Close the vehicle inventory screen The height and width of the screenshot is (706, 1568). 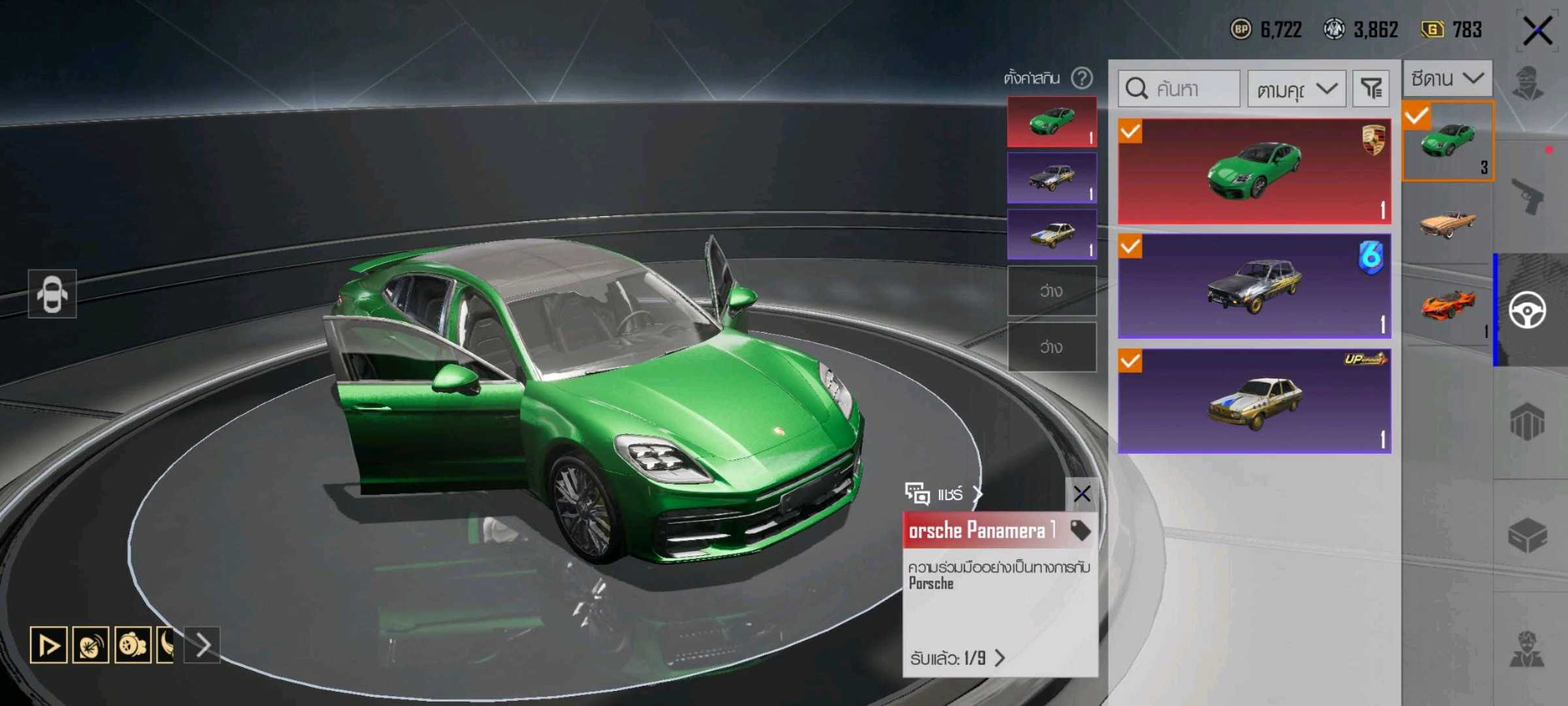1537,31
